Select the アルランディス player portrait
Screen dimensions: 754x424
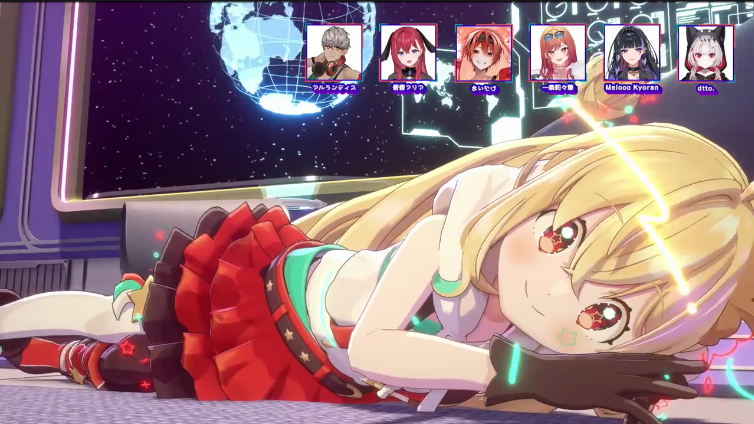tap(334, 53)
